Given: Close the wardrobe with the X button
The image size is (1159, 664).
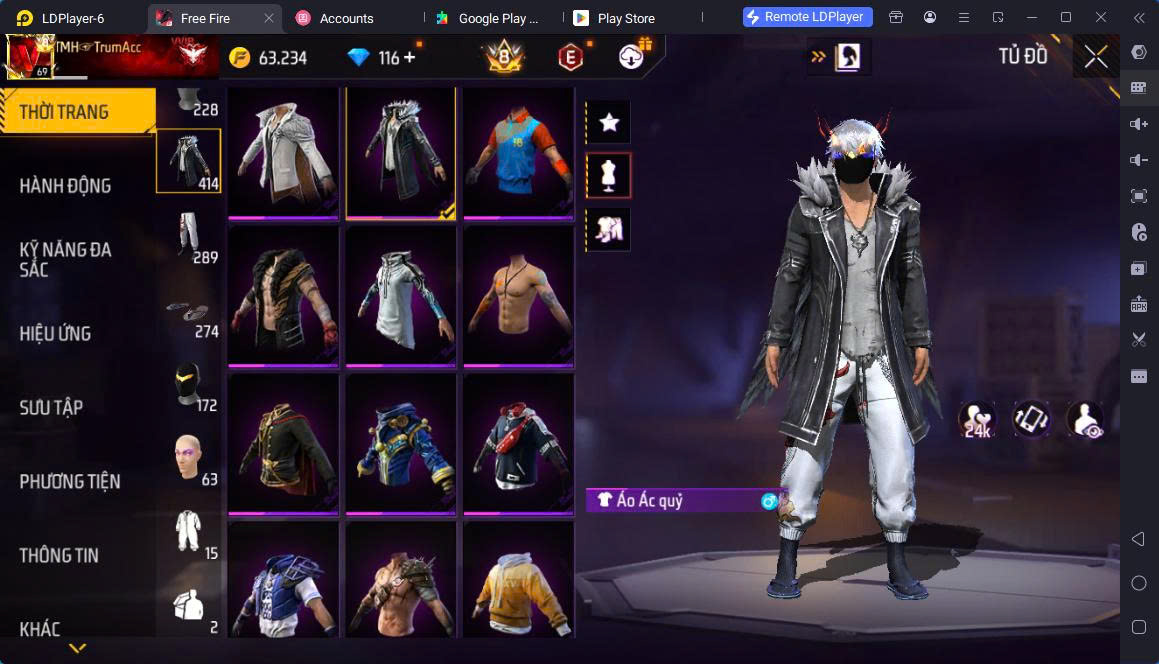Looking at the screenshot, I should (x=1096, y=57).
